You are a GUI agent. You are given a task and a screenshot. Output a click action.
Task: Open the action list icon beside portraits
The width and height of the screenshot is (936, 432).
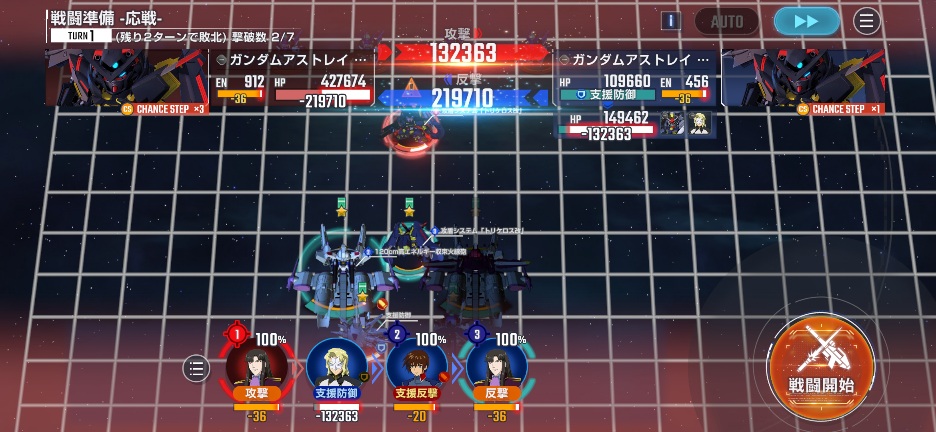point(196,369)
